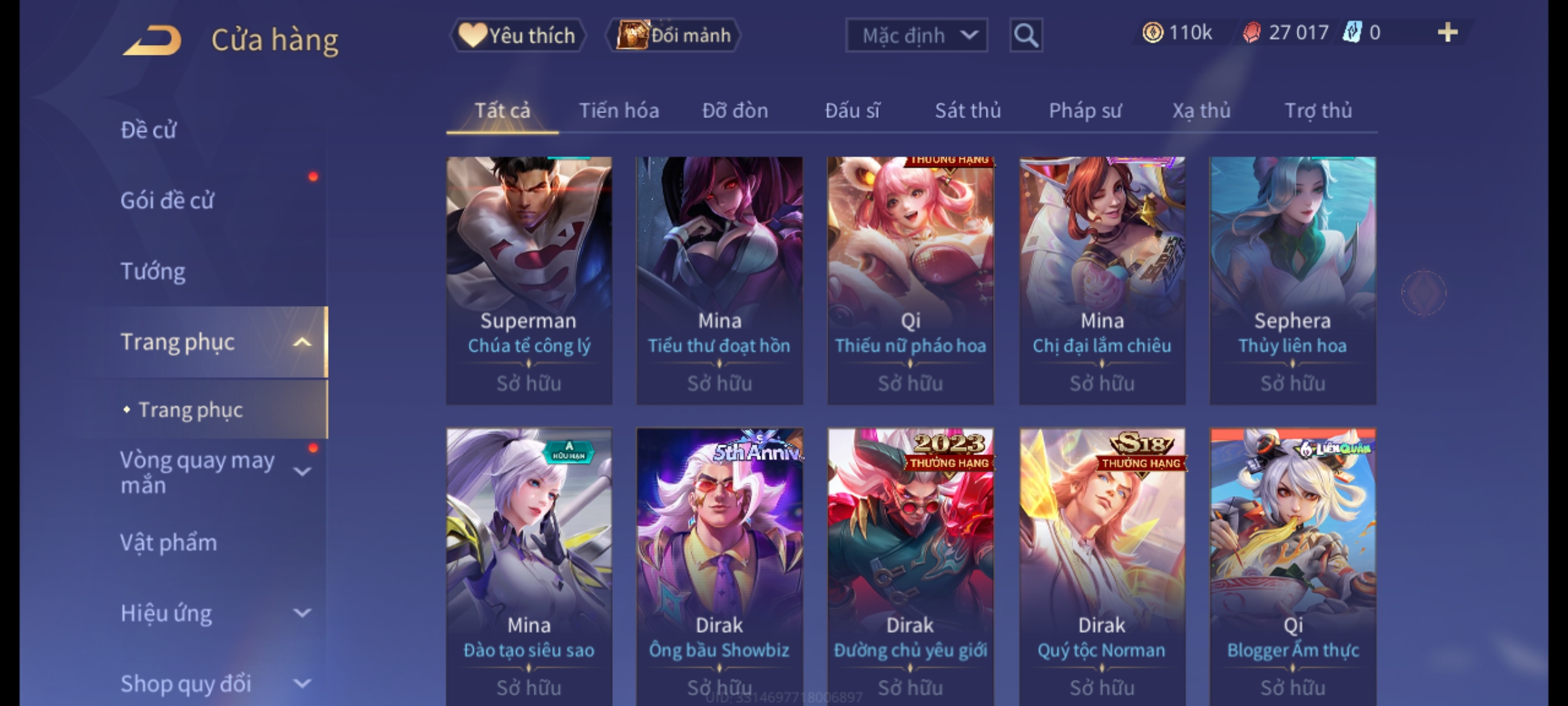Image resolution: width=1568 pixels, height=706 pixels.
Task: Select the Pháp sư tab
Action: [1085, 111]
